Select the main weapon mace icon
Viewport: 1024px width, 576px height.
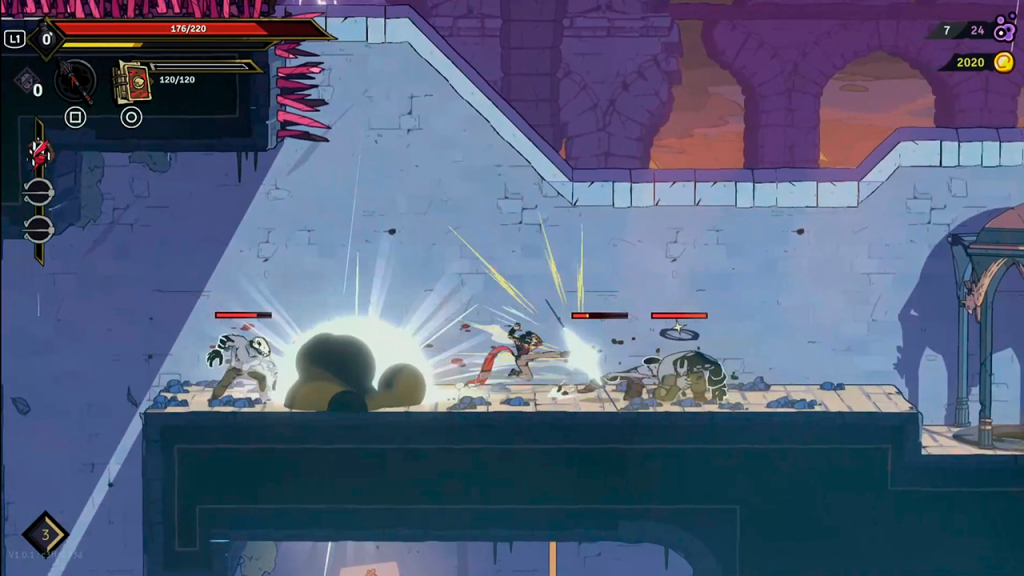pos(75,80)
